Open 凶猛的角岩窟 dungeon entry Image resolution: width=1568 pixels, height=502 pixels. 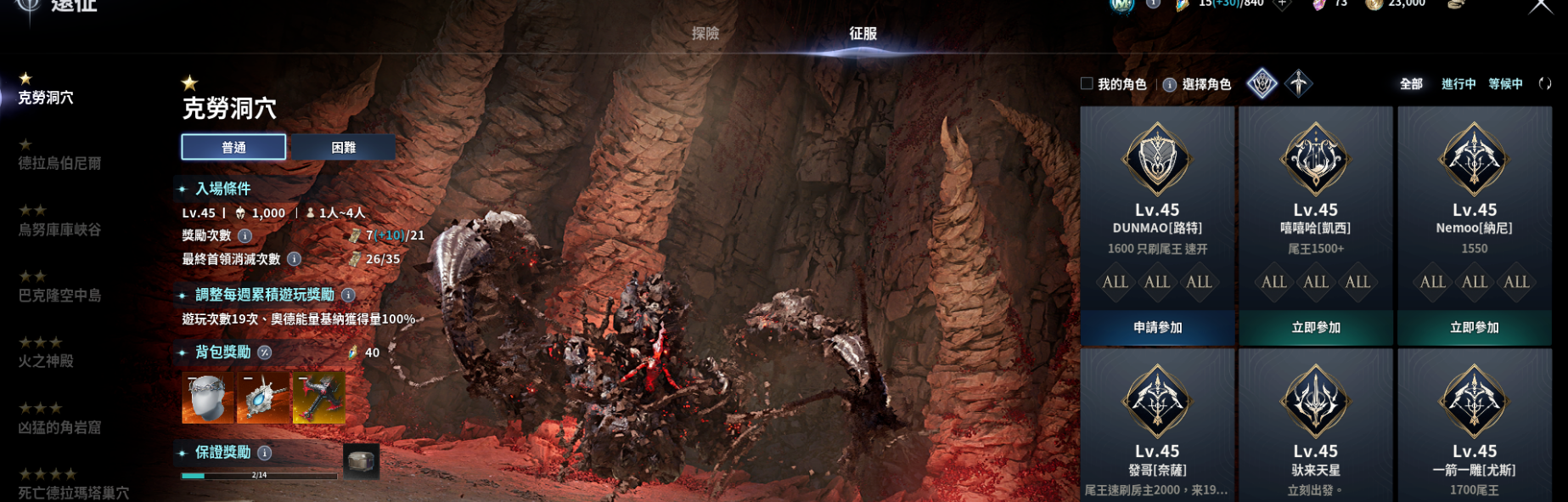click(59, 427)
